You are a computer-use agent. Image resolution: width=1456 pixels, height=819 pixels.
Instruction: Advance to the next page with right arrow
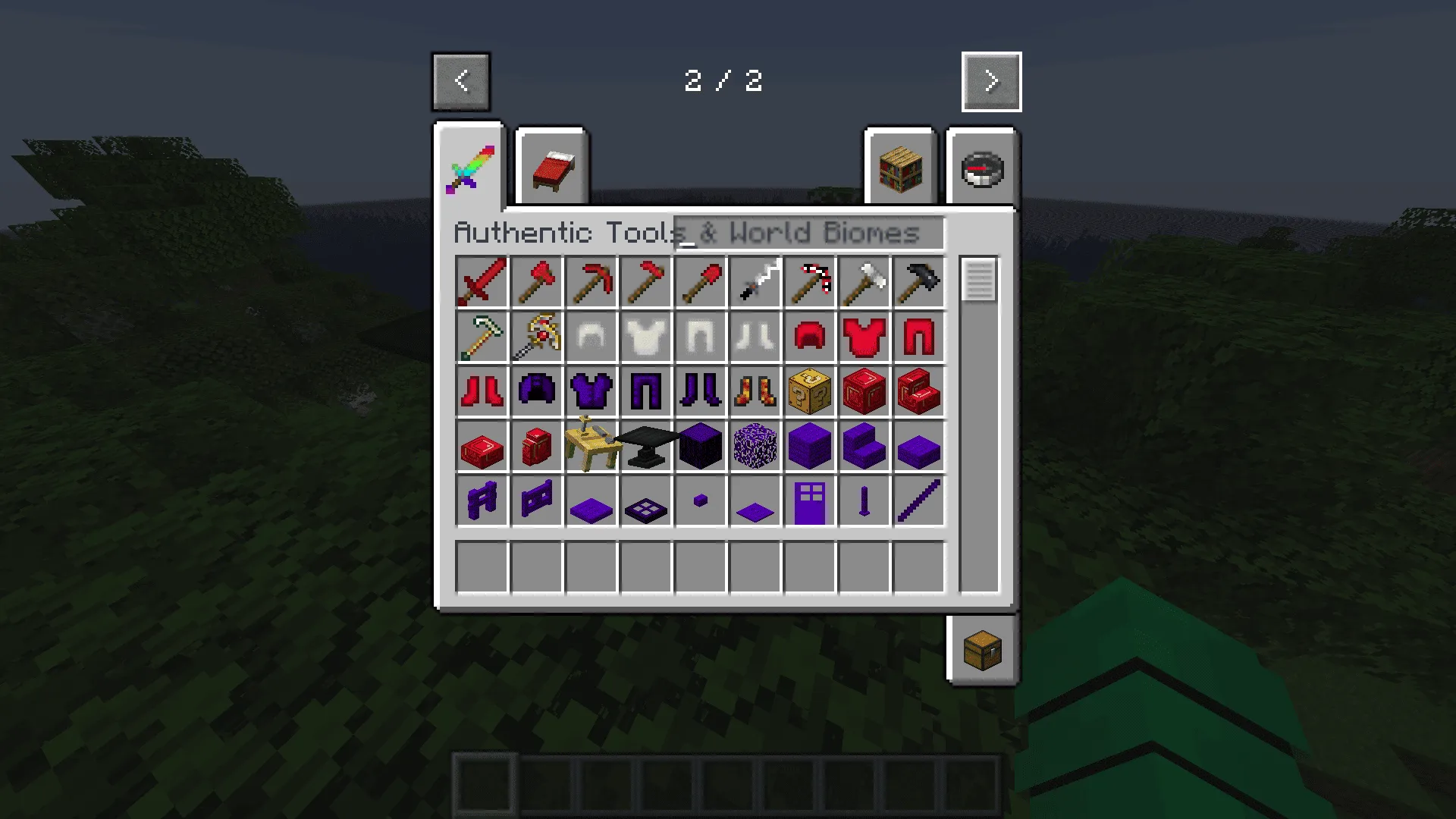click(x=991, y=82)
